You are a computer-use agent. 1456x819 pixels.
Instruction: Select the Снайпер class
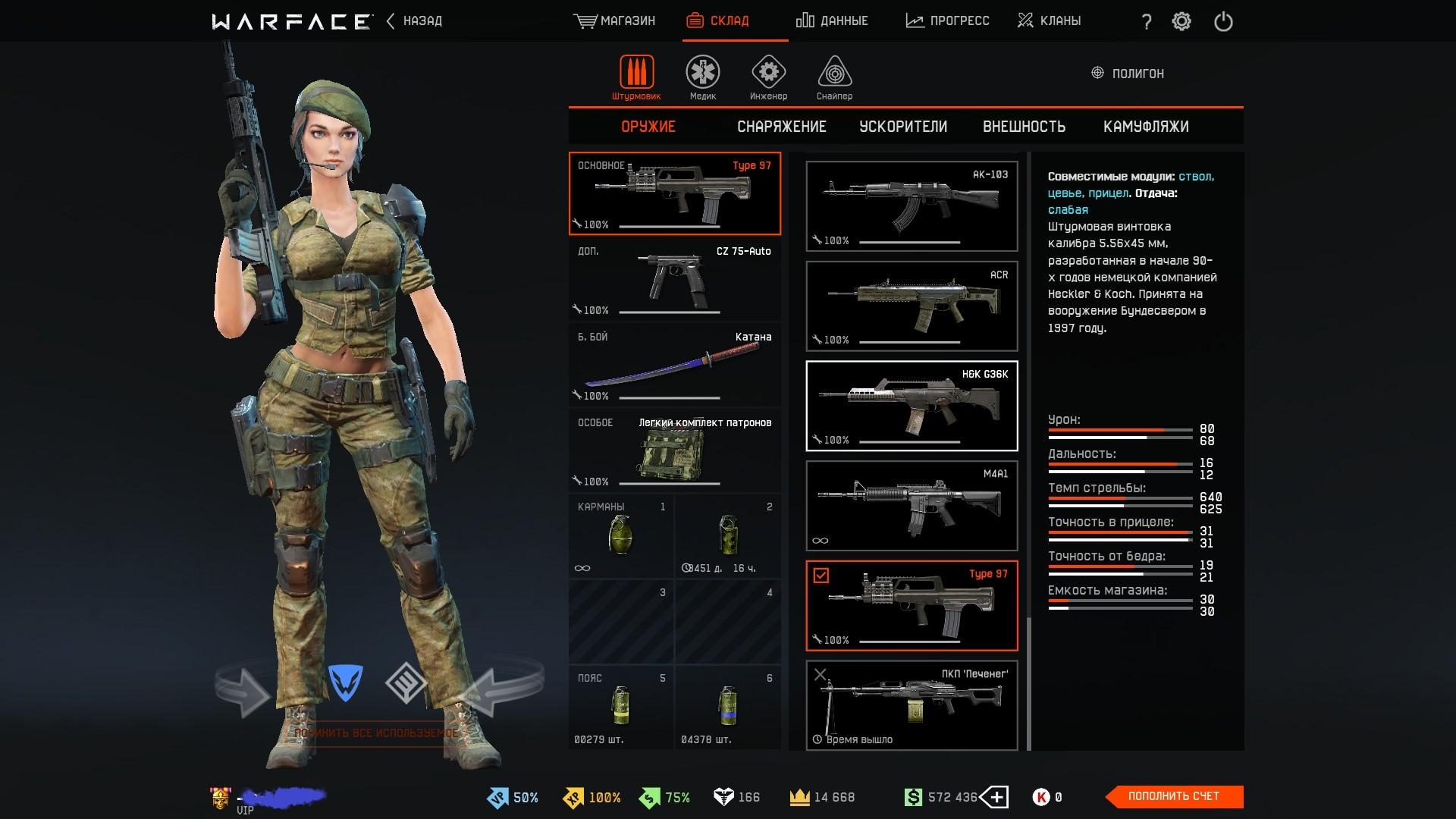tap(834, 77)
